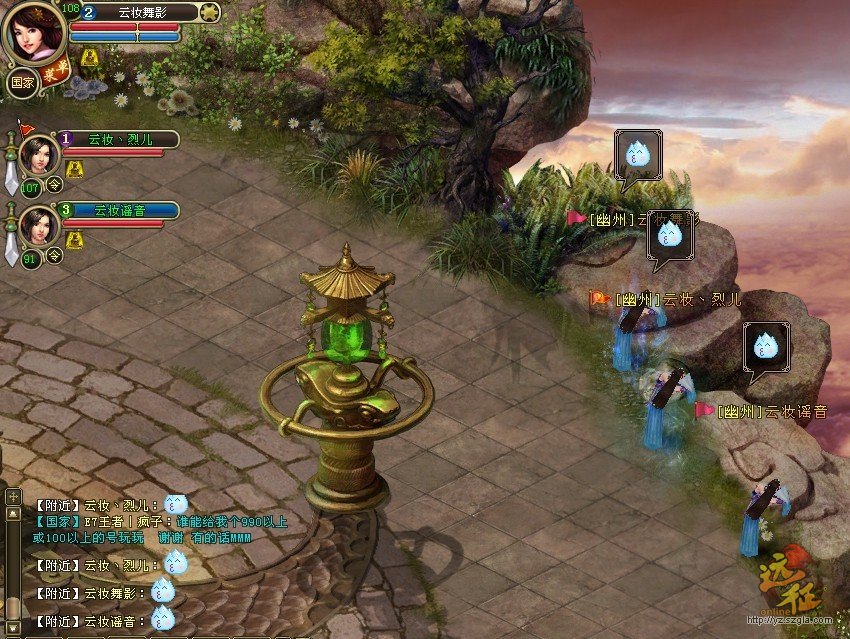Select party member 云妆谣音 portrait
850x639 pixels.
[x=39, y=225]
